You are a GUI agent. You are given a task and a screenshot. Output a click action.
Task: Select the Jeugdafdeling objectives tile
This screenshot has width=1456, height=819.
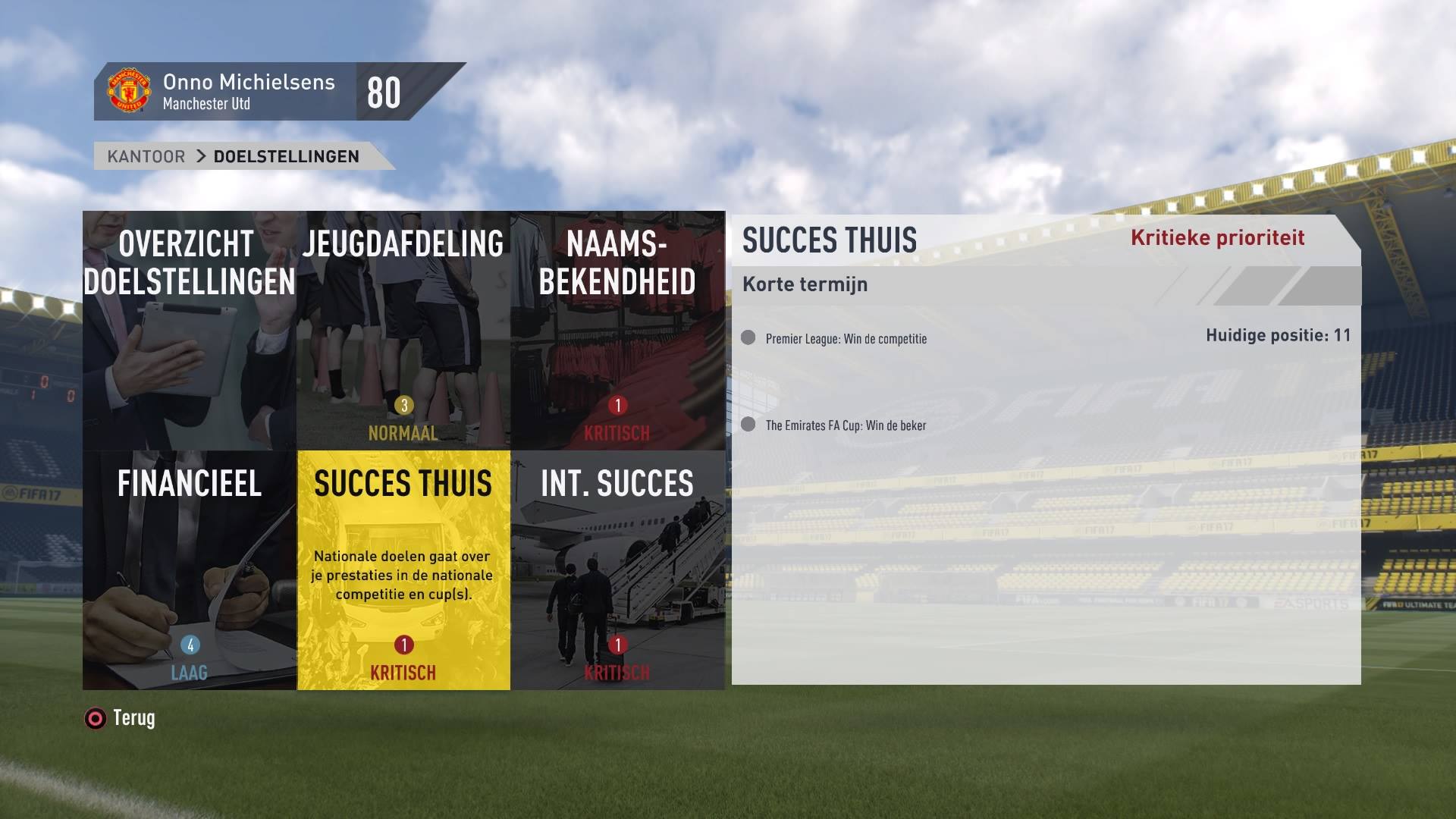tap(403, 331)
